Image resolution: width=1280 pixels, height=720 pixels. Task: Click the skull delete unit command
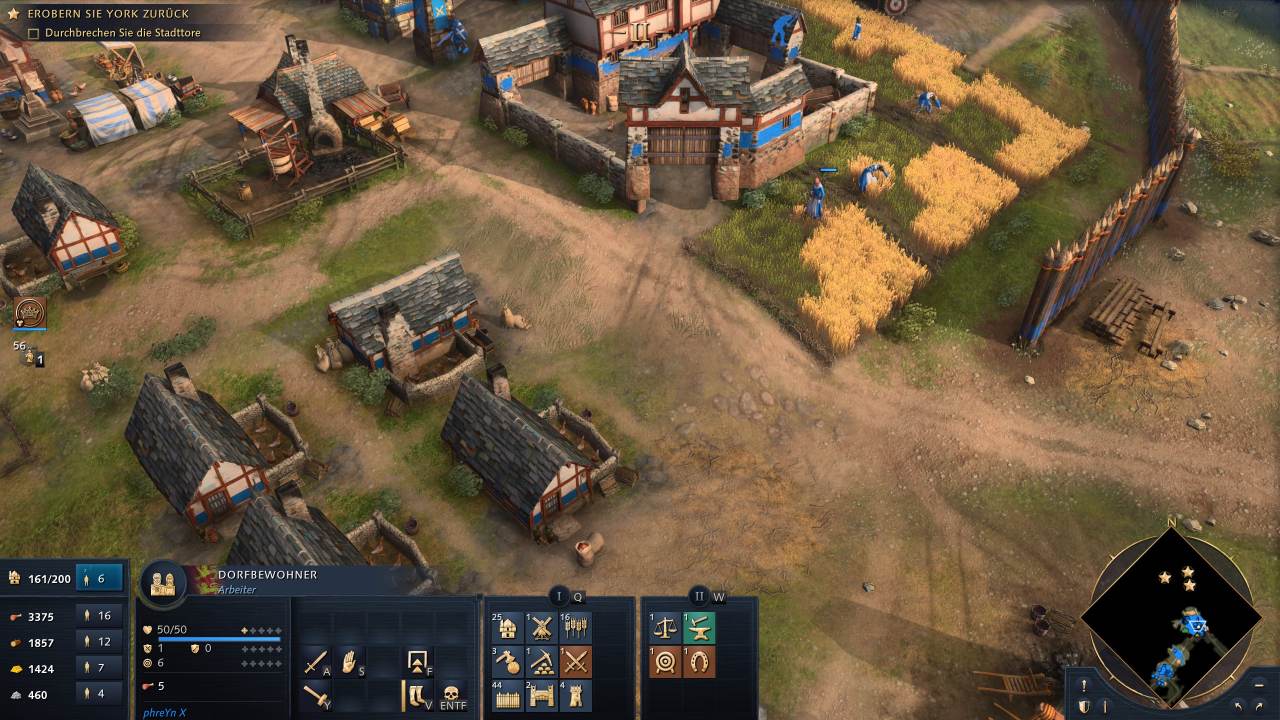tap(450, 695)
